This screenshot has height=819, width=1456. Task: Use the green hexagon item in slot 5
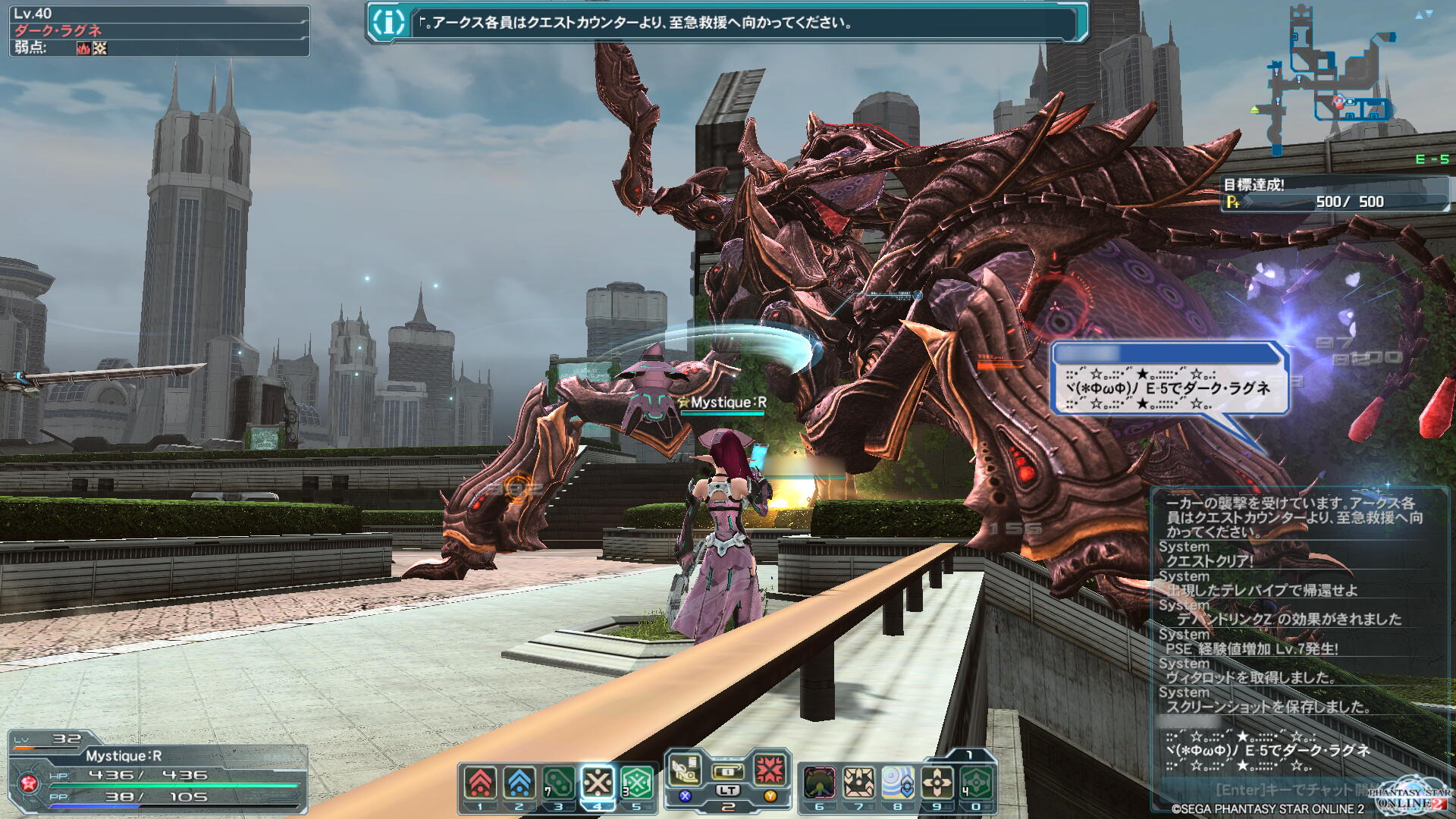[637, 783]
